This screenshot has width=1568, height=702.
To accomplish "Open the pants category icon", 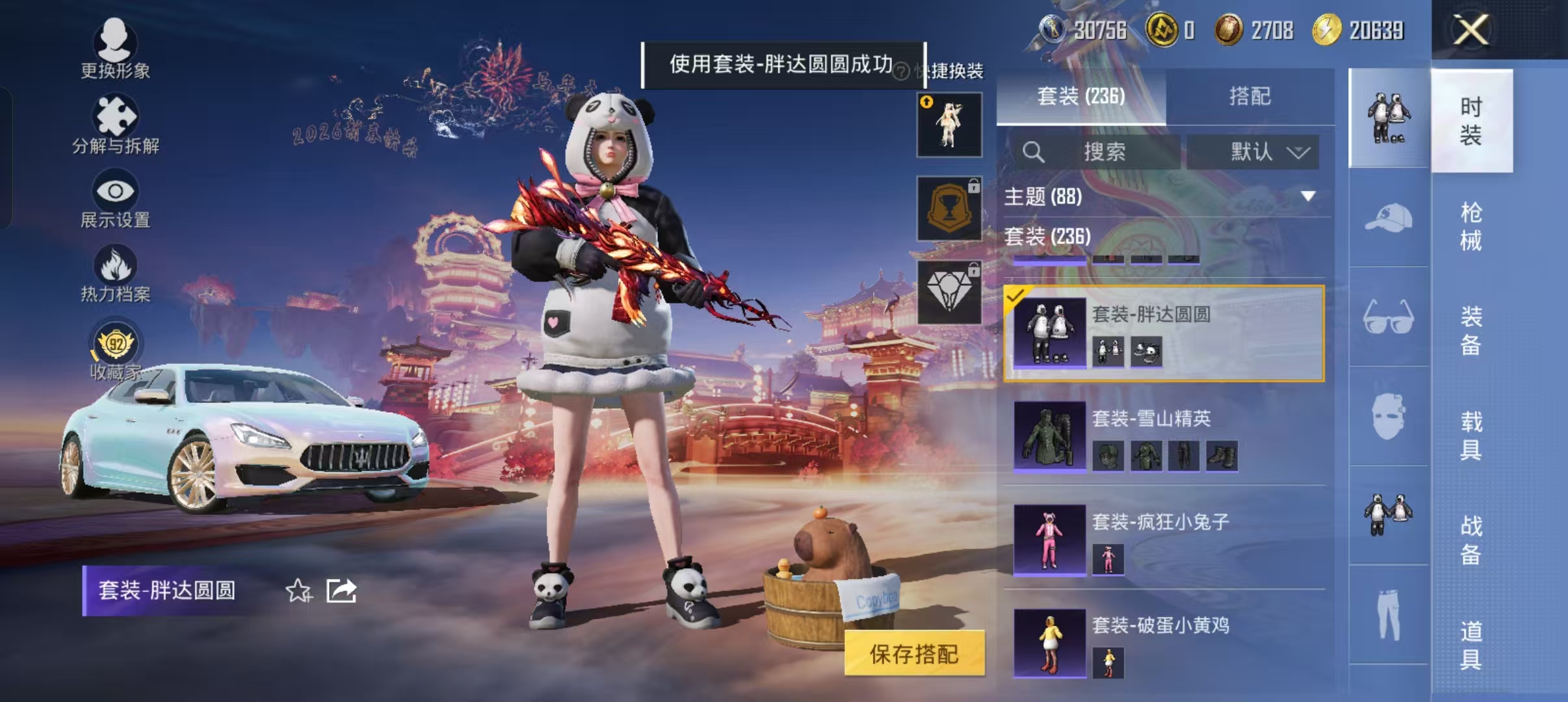I will (x=1389, y=614).
